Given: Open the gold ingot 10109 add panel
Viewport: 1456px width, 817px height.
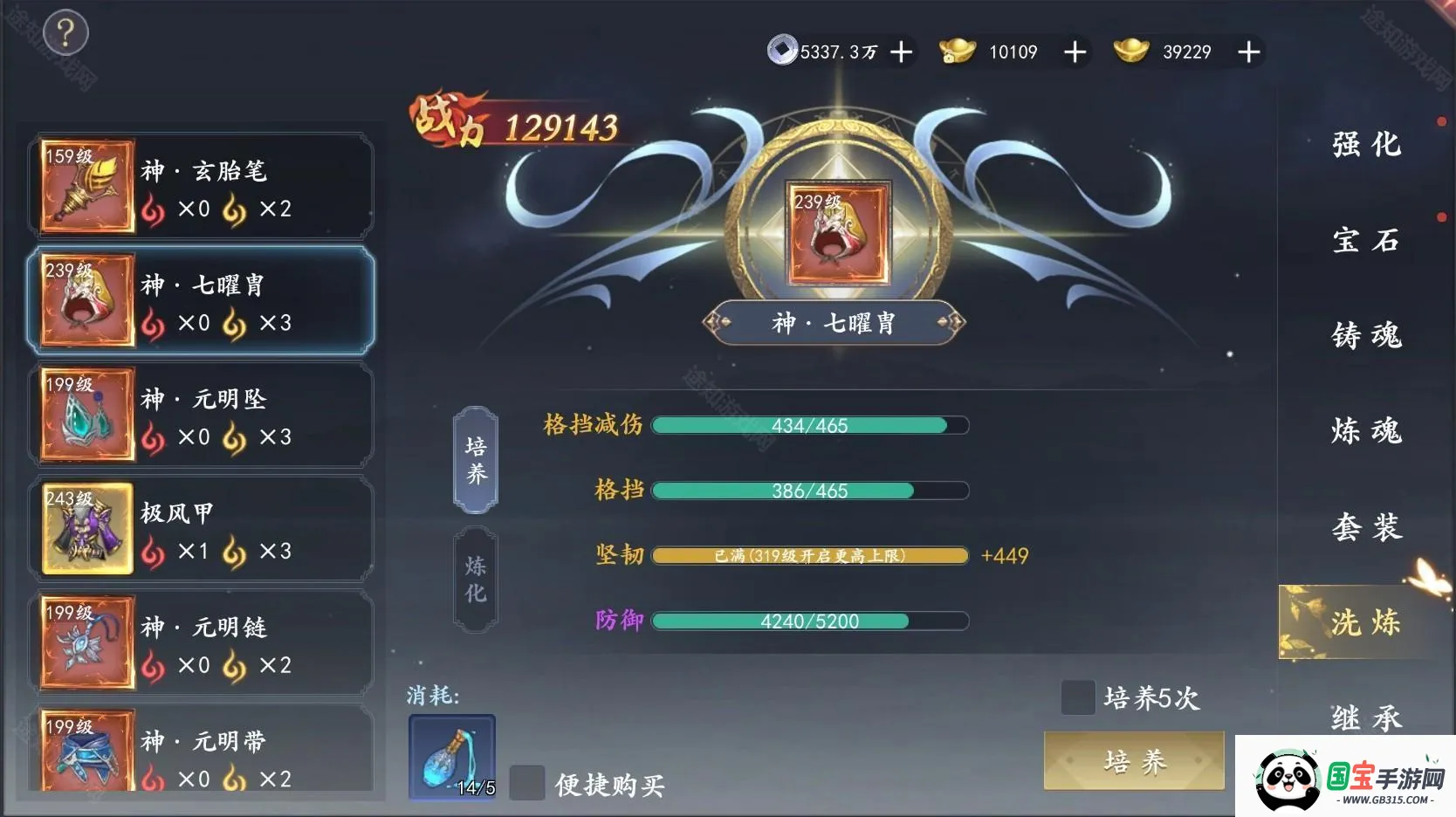Looking at the screenshot, I should 1075,51.
